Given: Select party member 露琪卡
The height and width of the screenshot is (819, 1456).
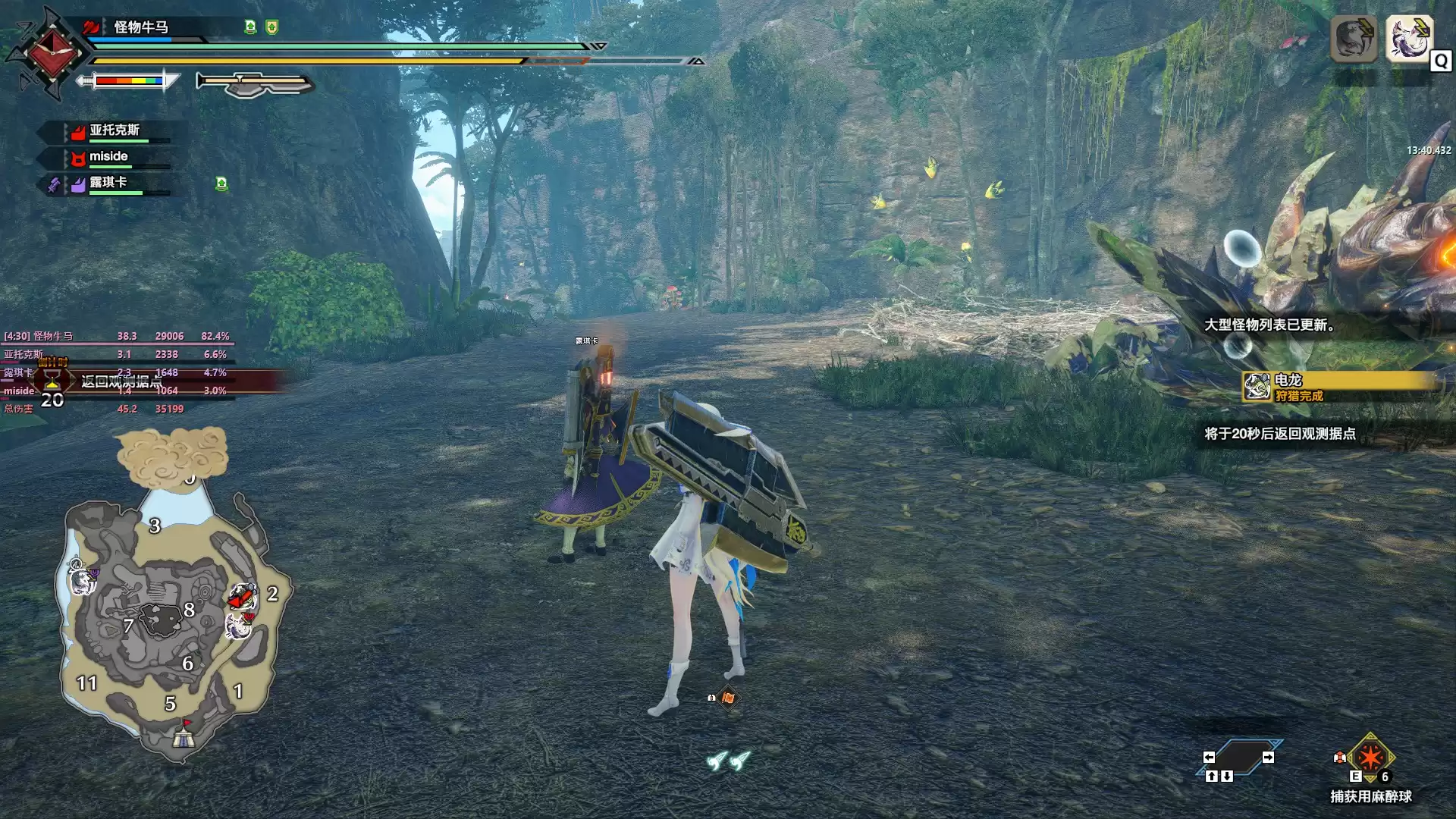Looking at the screenshot, I should click(x=108, y=183).
